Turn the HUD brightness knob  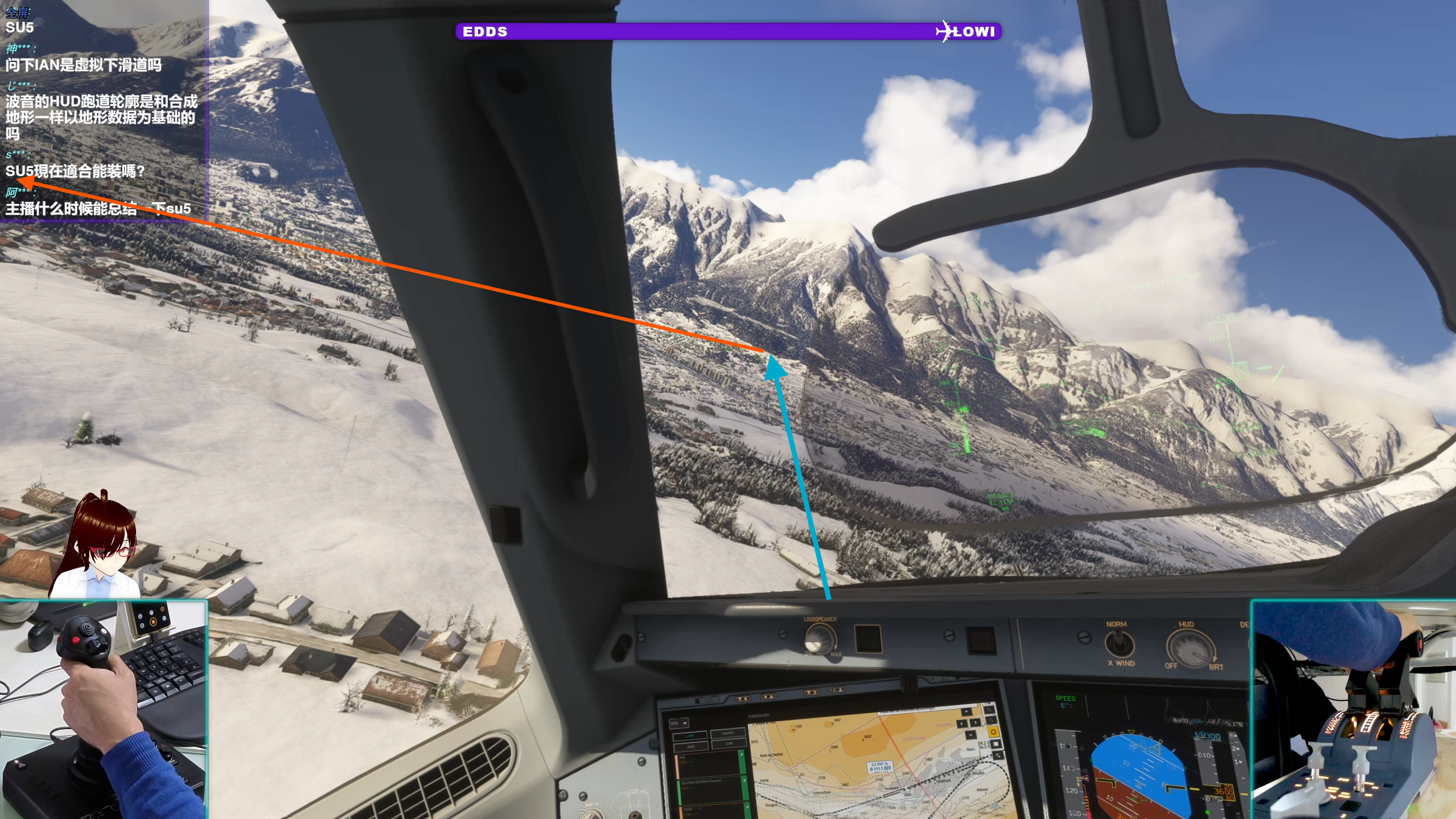click(x=1191, y=648)
